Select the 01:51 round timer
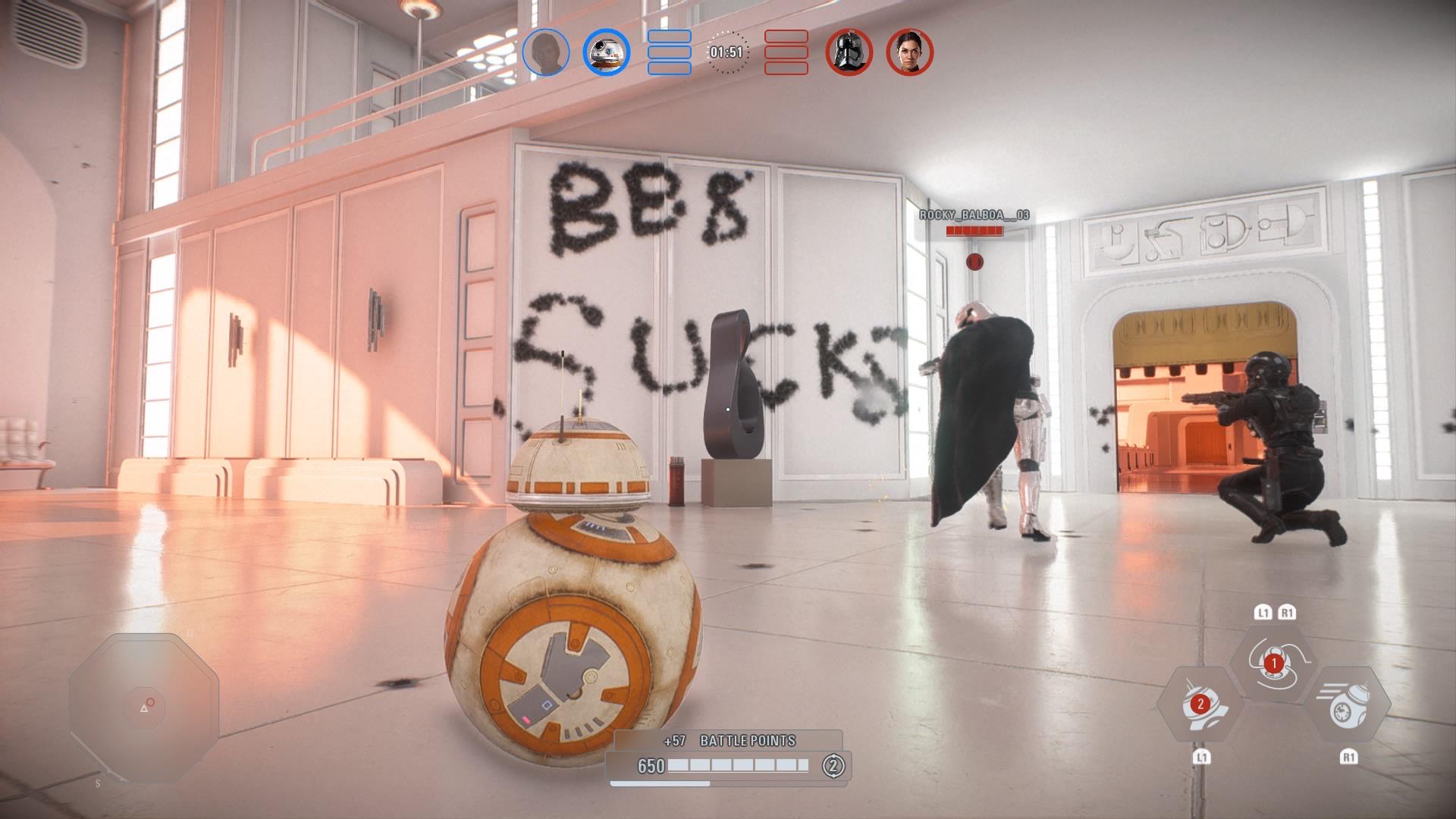Viewport: 1456px width, 819px height. point(726,53)
